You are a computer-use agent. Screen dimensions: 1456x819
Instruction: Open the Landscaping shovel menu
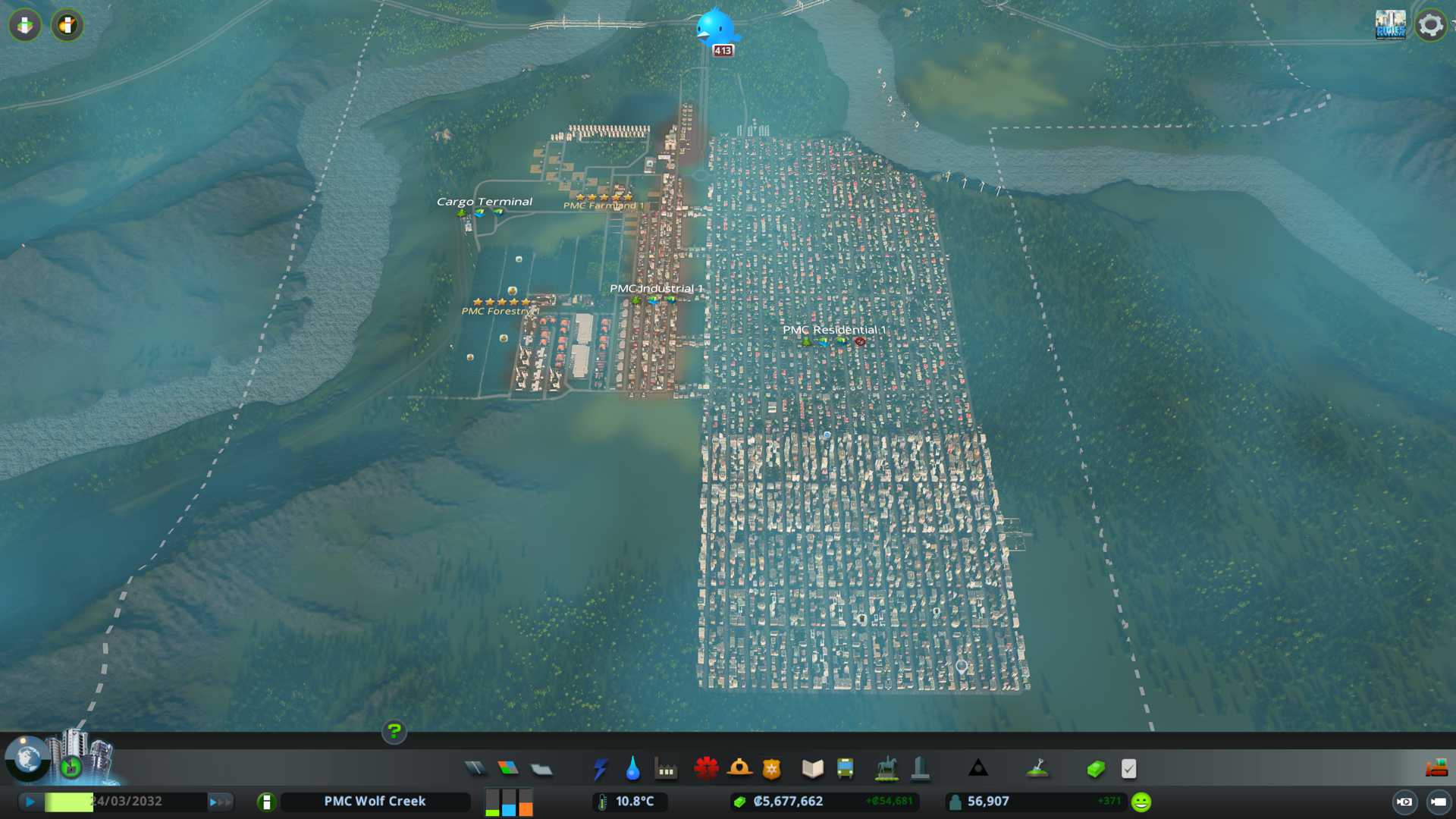(x=1037, y=769)
